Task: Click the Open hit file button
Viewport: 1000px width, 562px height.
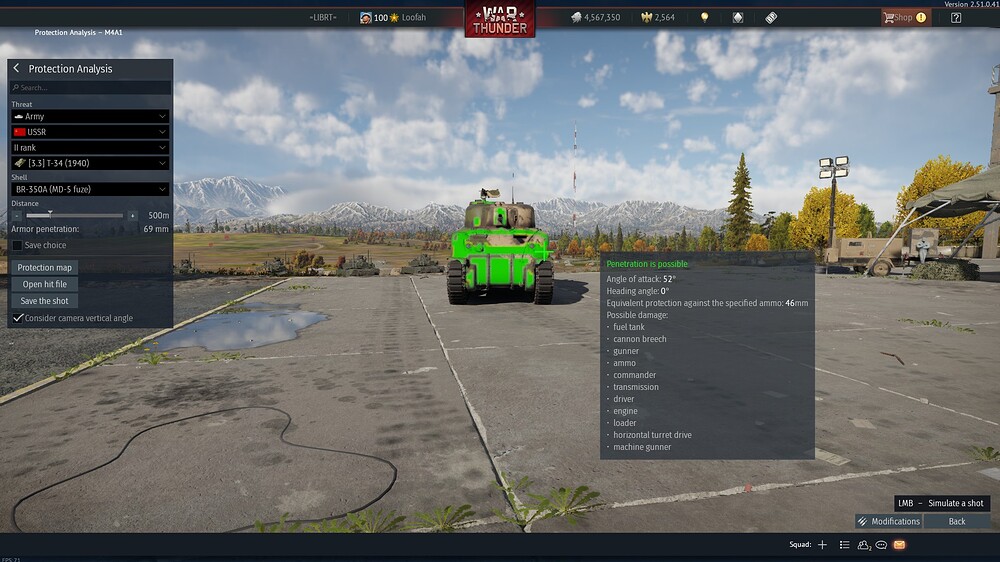Action: click(x=45, y=284)
